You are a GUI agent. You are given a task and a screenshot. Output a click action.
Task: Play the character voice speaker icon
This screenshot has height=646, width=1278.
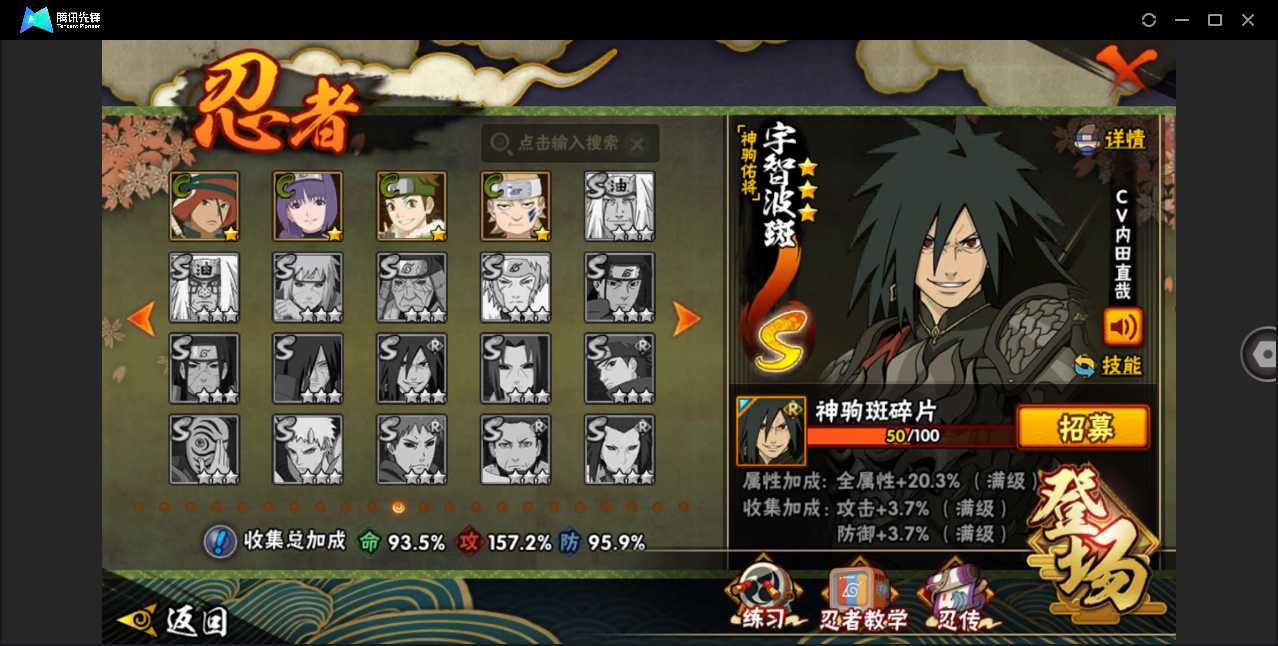point(1122,327)
